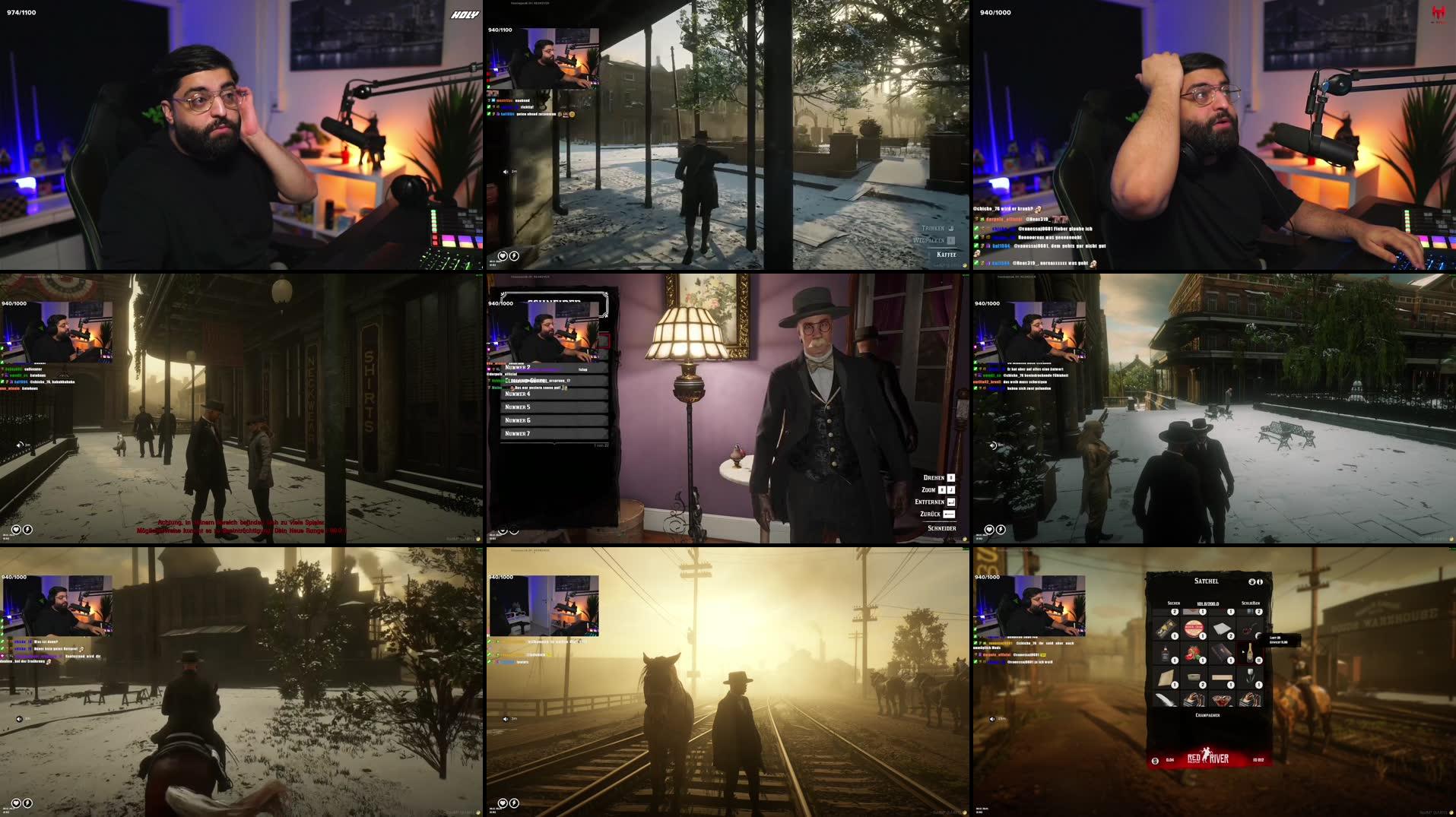Screen dimensions: 1456x817
Task: Select the strawberries item in the Satchel
Action: click(x=1194, y=654)
